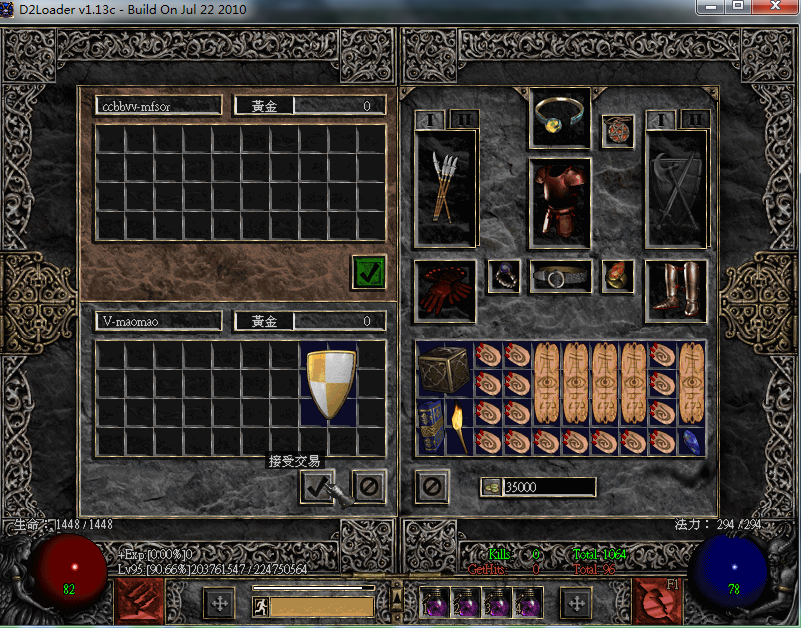Select the Horadric Cube in the inventory
This screenshot has width=801, height=628.
pyautogui.click(x=443, y=369)
